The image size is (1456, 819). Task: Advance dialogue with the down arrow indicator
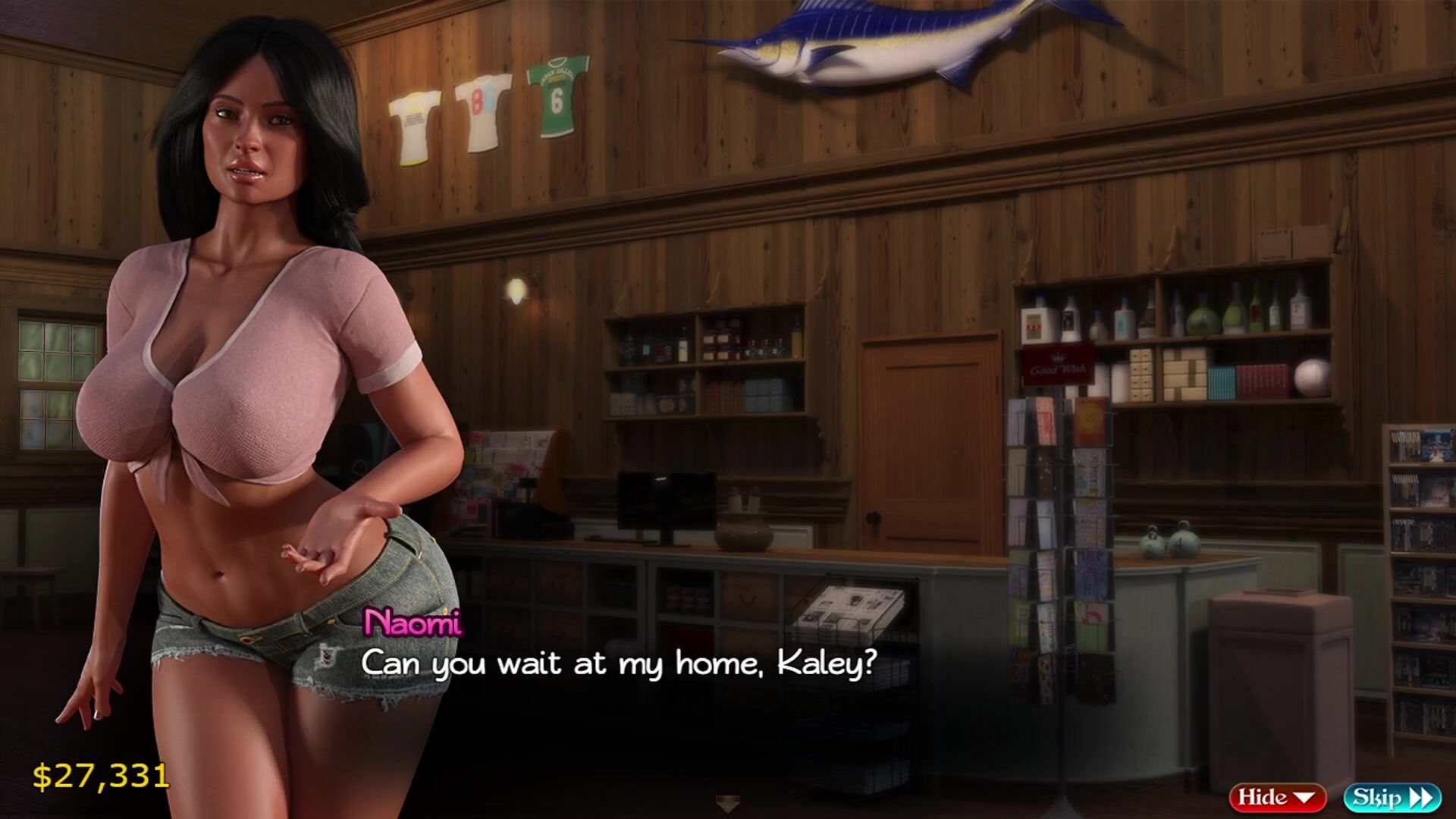(x=727, y=804)
